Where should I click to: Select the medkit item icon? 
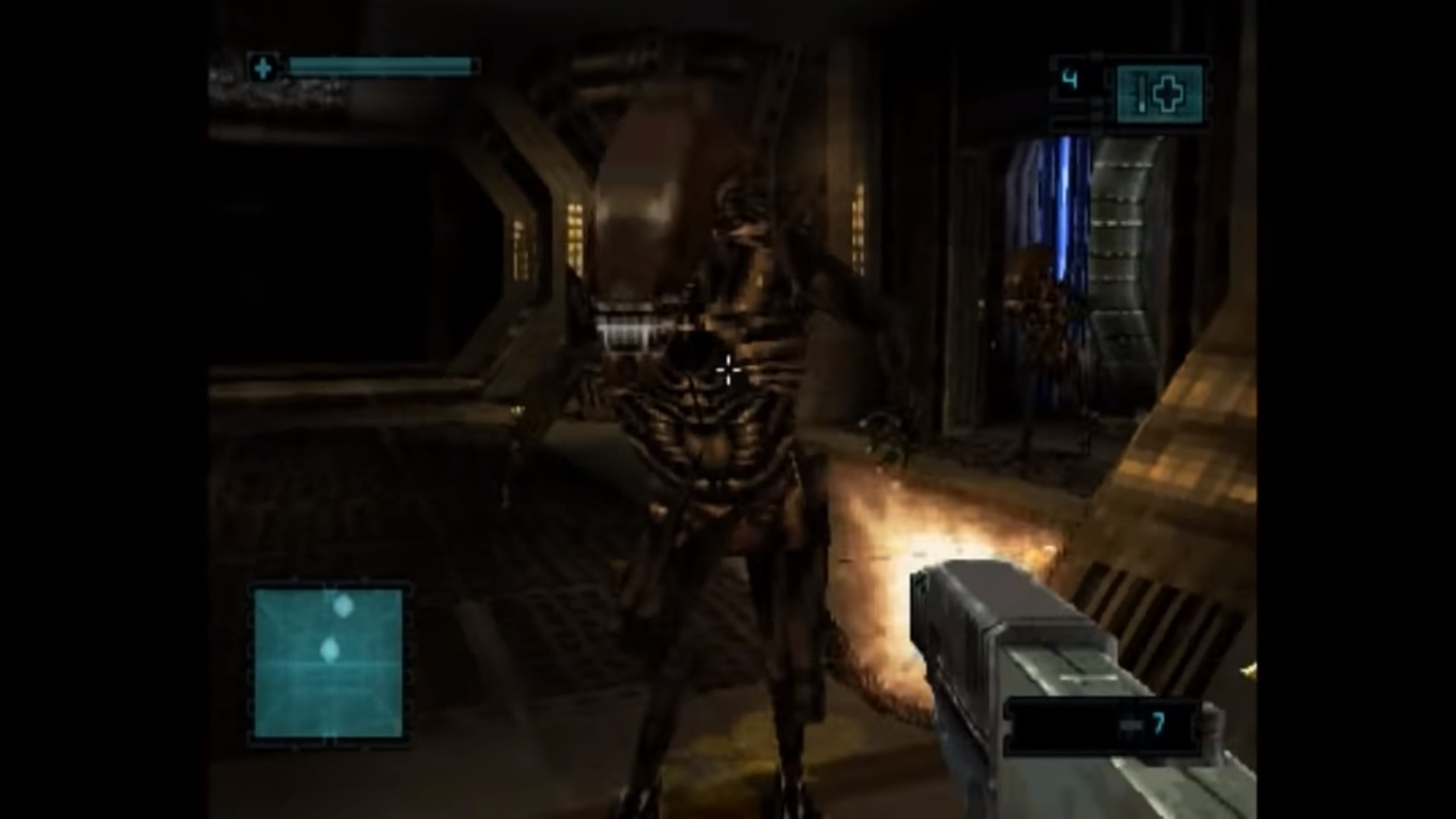tap(1159, 94)
